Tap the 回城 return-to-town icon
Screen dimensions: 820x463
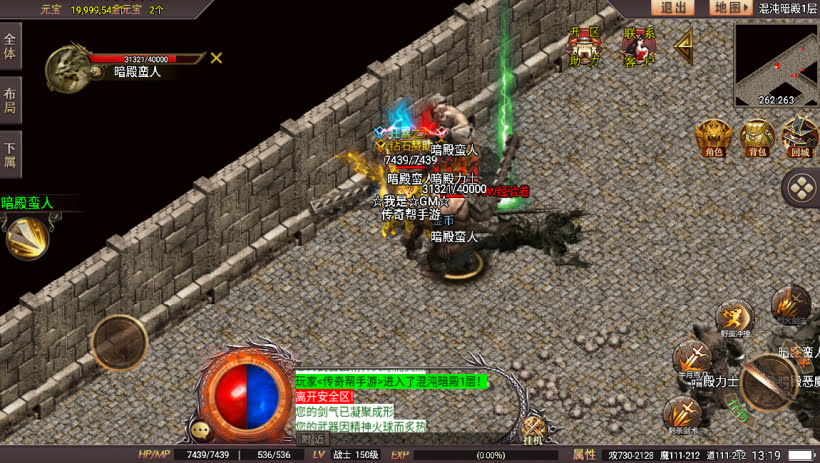click(799, 136)
